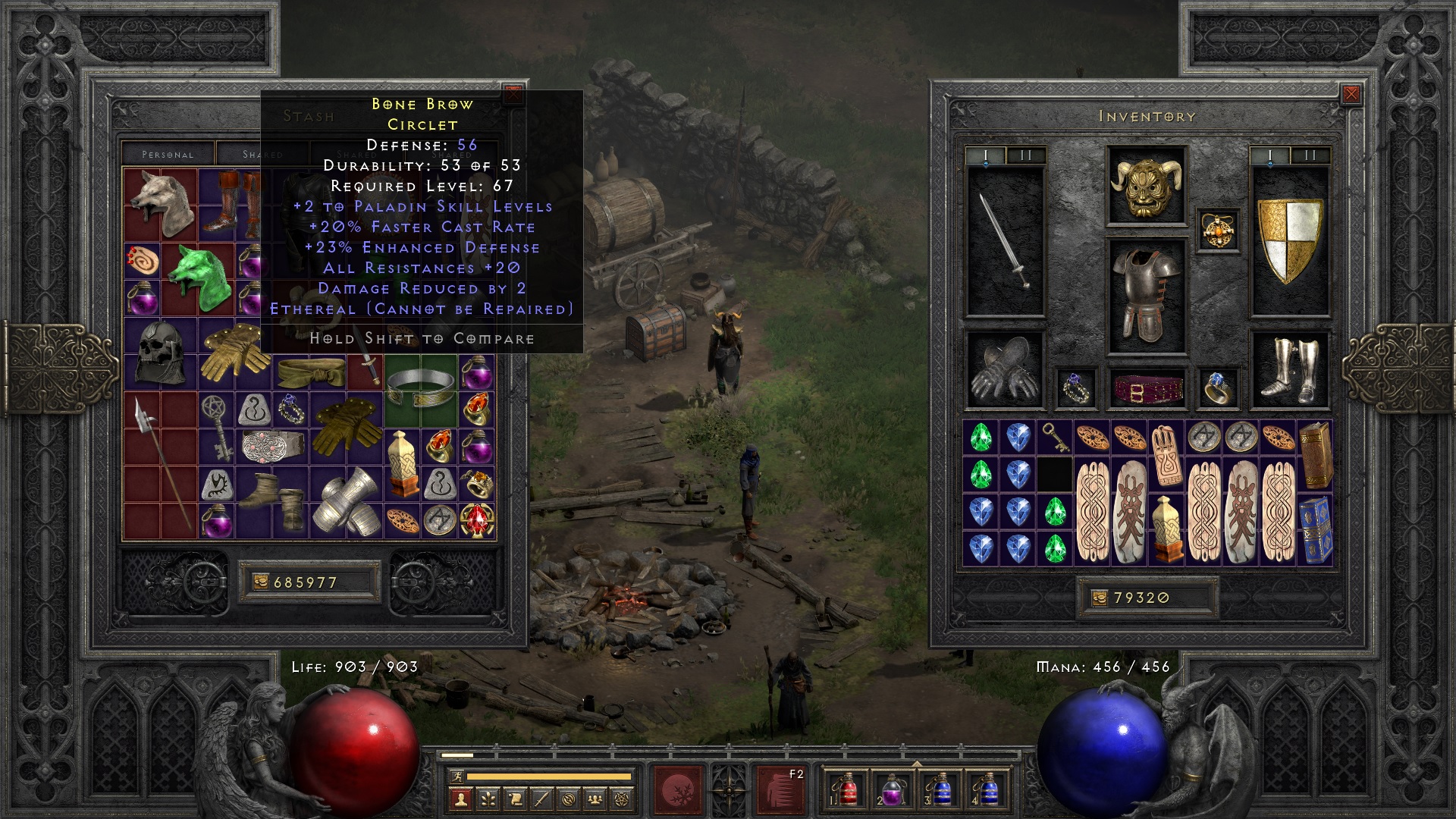Click the pentagram icon in the bottom bar
1456x819 pixels.
623,800
